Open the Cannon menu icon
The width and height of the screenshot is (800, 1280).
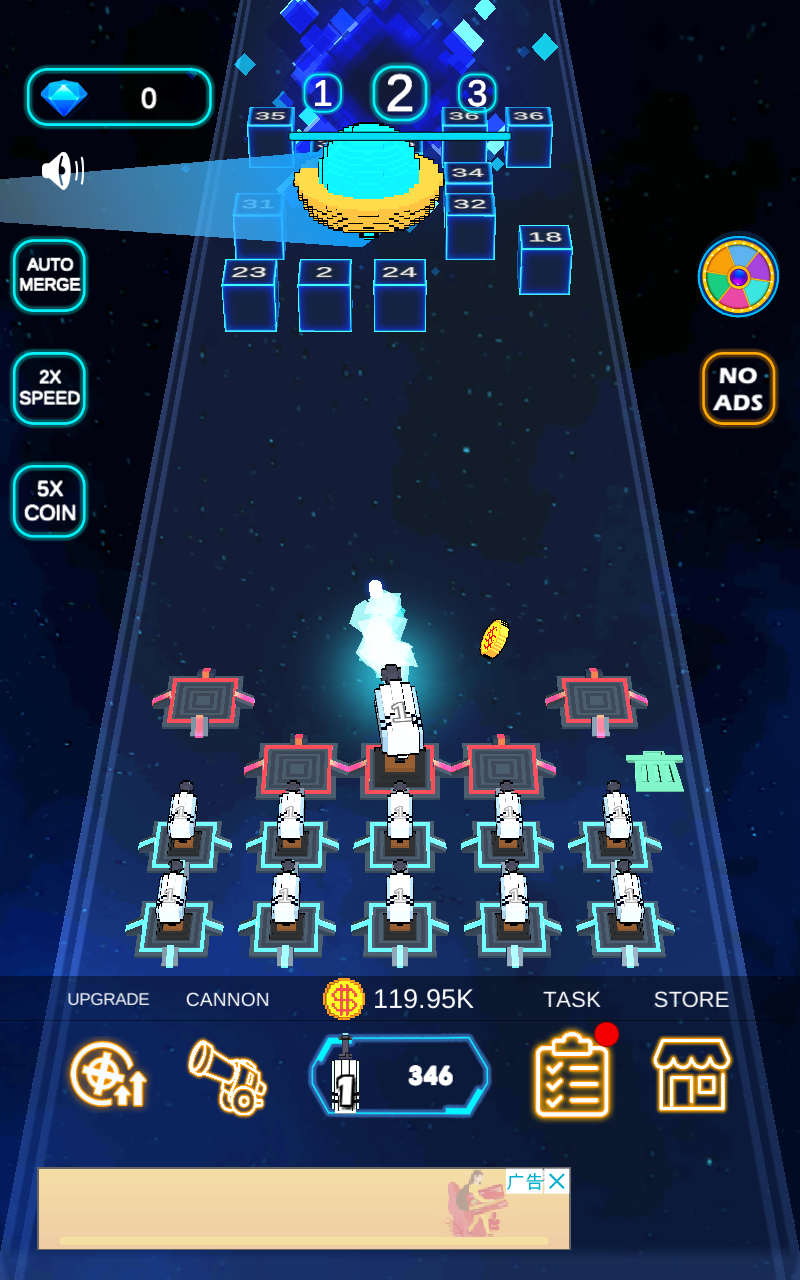tap(228, 1076)
